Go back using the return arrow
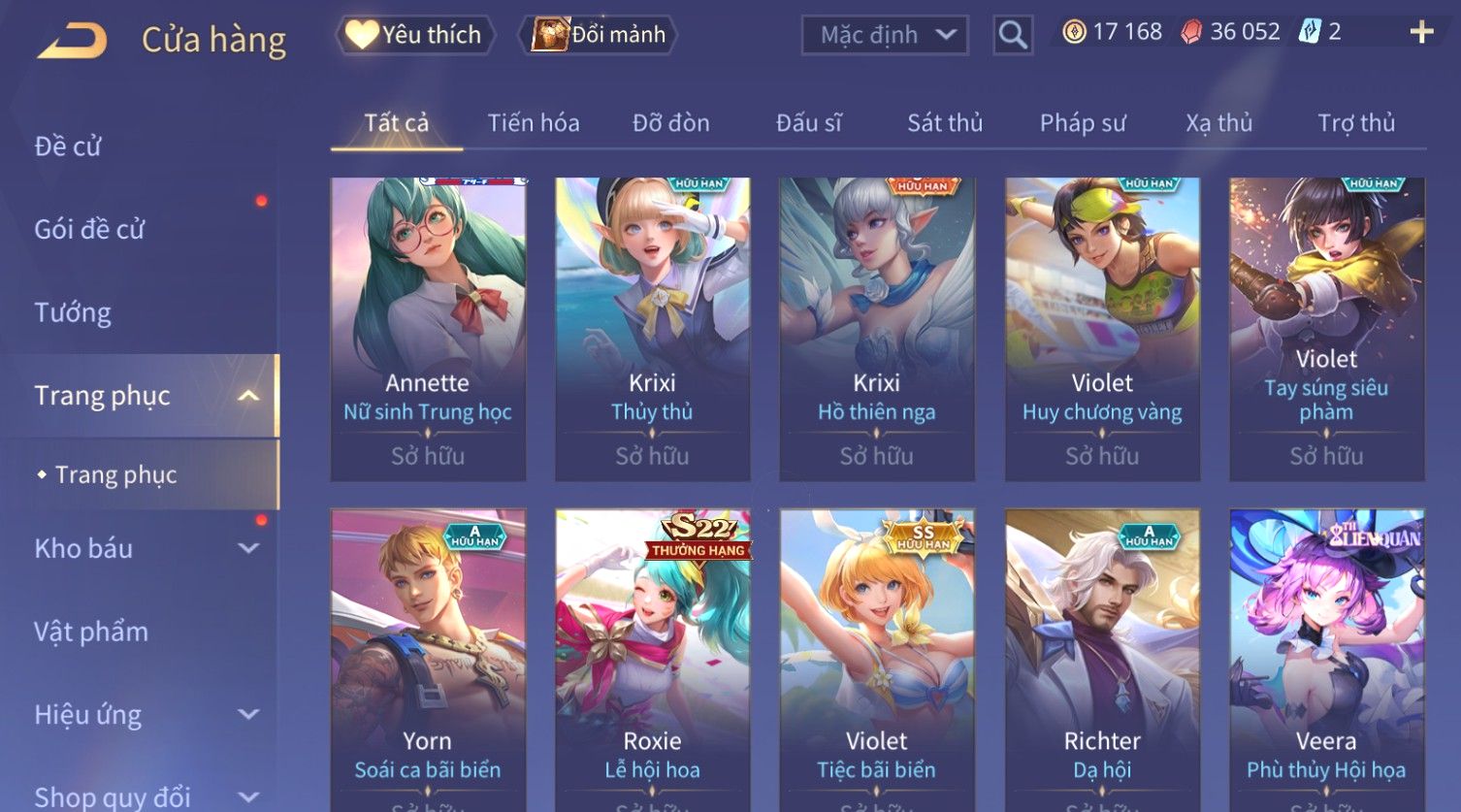 [72, 41]
